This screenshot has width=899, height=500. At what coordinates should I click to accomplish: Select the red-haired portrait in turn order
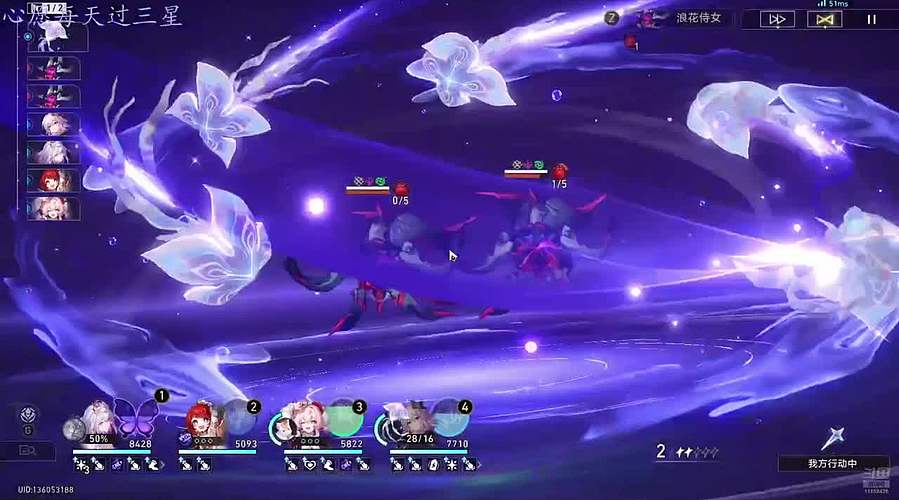[53, 180]
